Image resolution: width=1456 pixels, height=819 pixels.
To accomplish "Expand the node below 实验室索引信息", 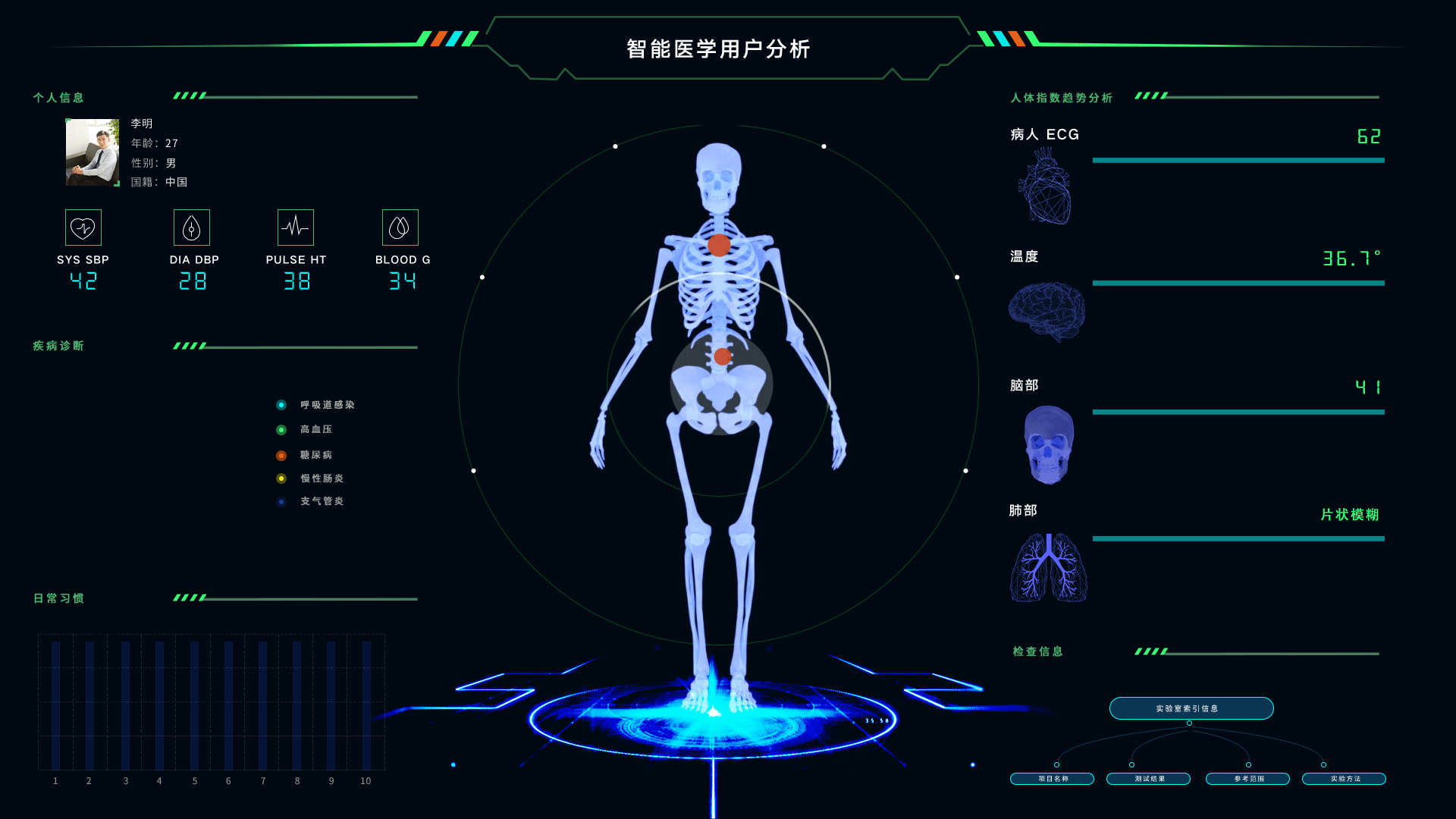I will [x=1189, y=723].
